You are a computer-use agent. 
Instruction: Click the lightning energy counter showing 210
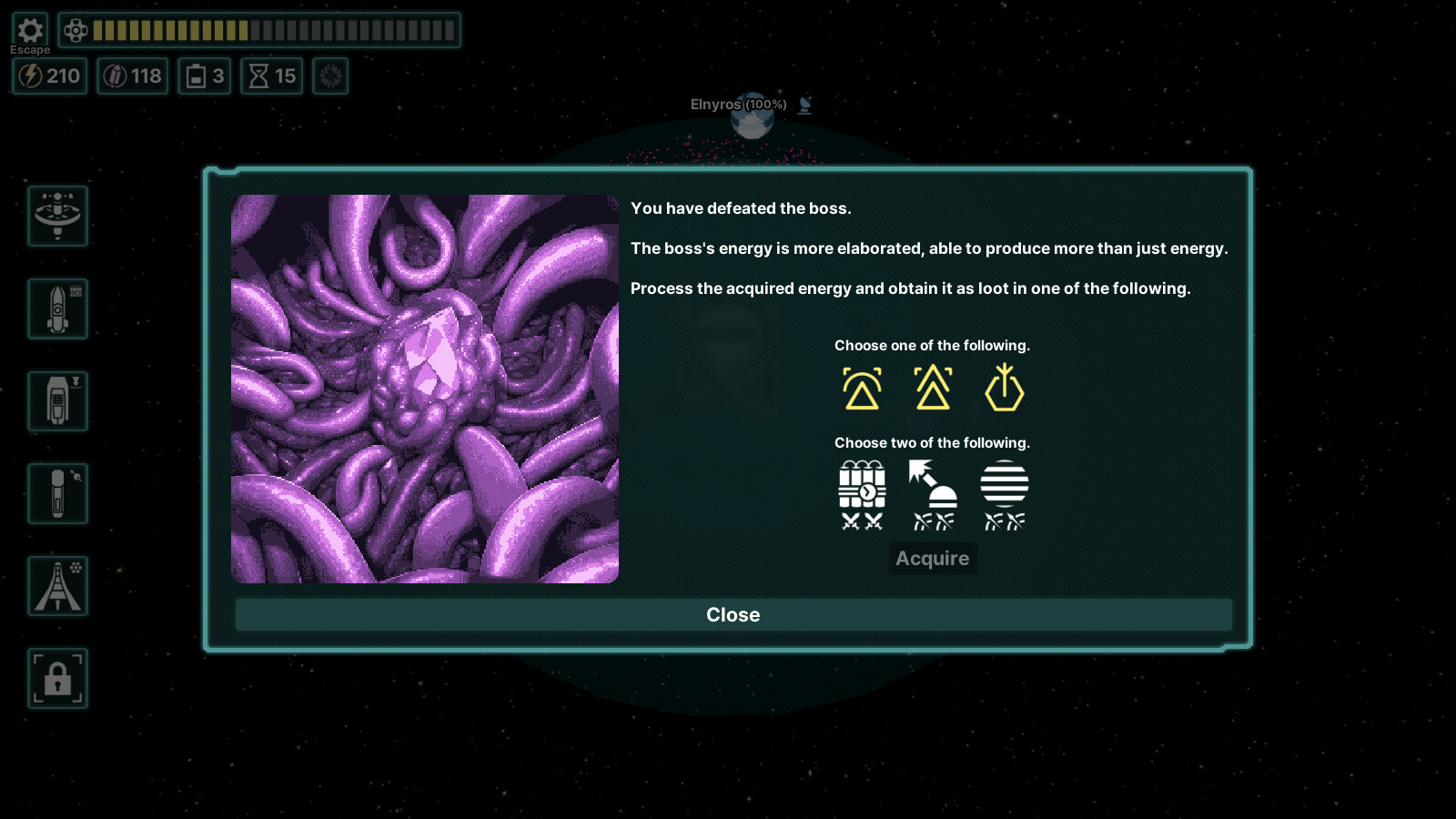point(49,76)
